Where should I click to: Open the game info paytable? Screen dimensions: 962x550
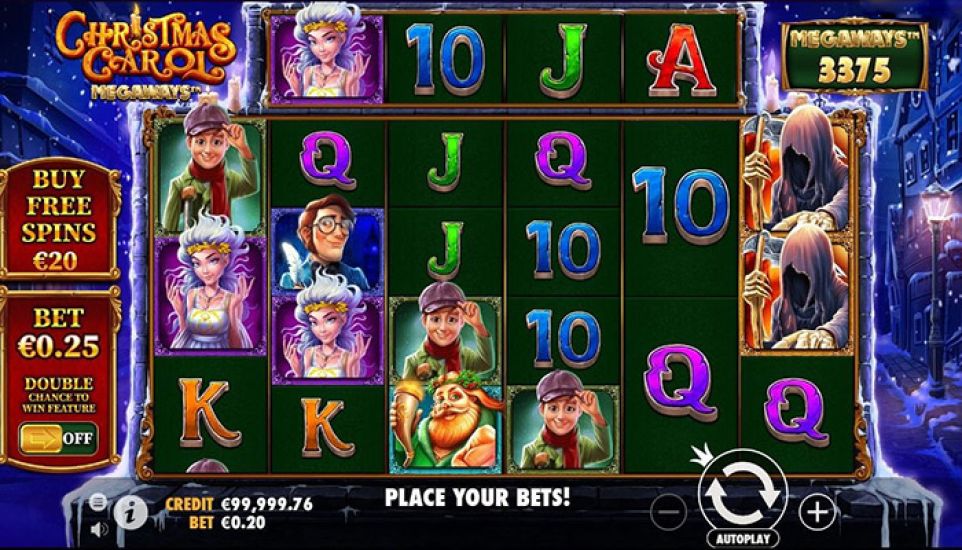point(130,512)
